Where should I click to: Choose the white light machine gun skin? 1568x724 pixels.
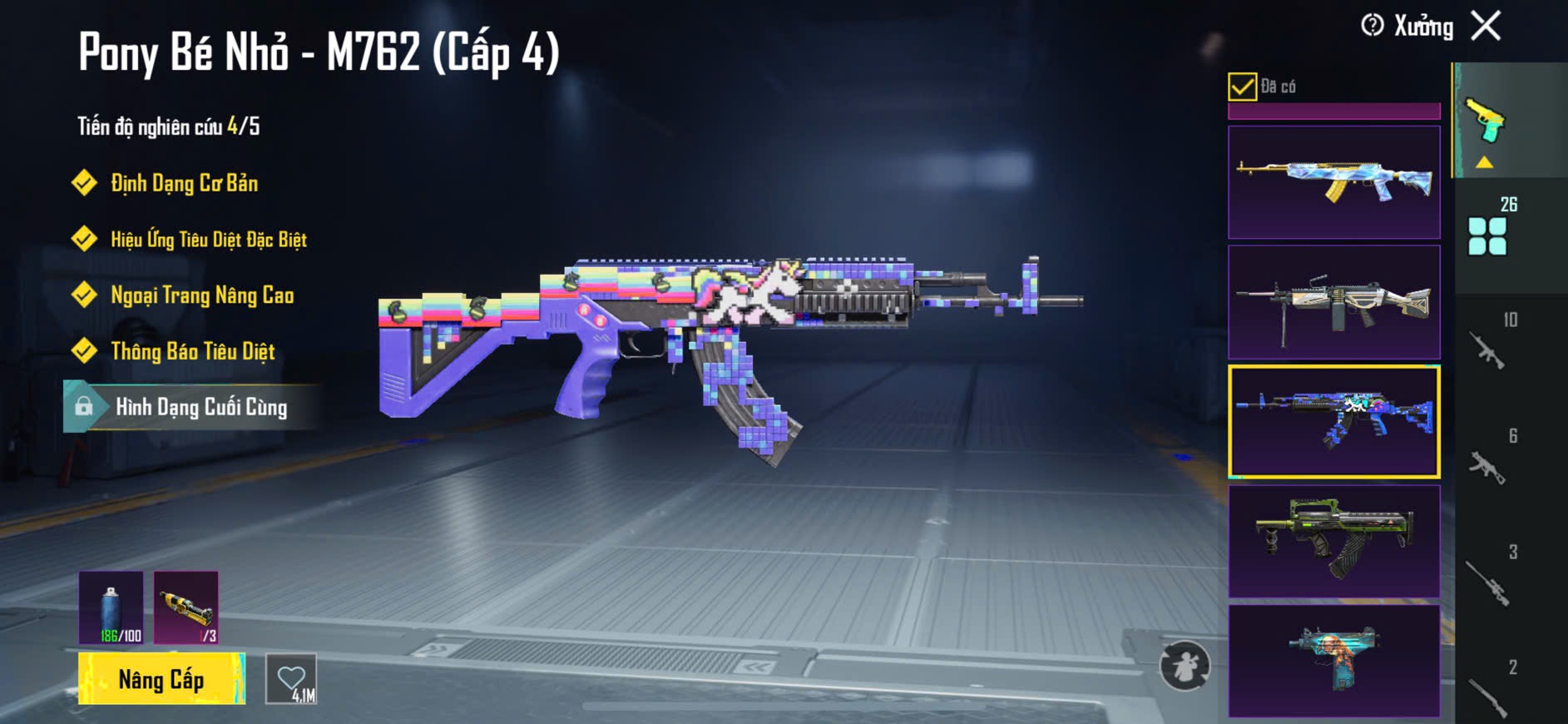click(x=1333, y=302)
